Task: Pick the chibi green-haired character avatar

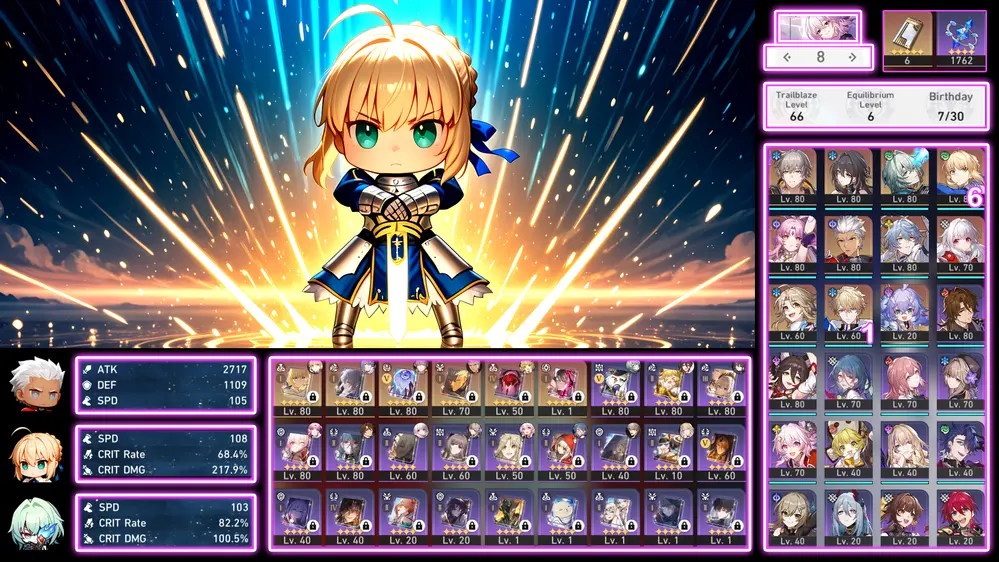Action: (x=37, y=523)
